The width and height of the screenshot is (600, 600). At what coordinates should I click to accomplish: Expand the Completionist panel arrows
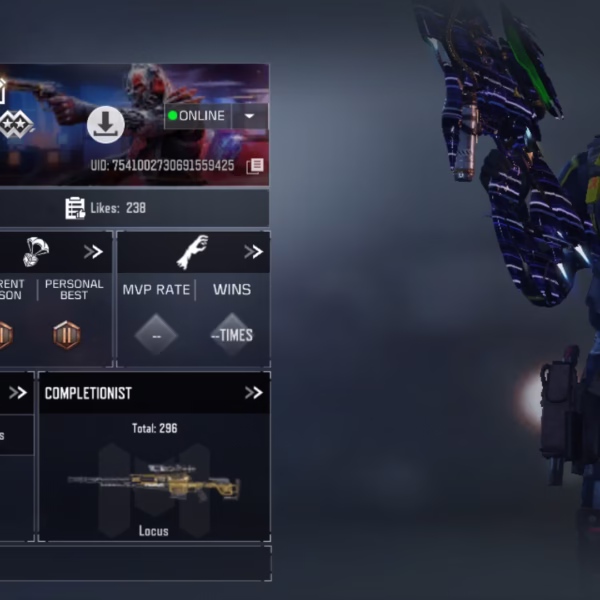253,393
